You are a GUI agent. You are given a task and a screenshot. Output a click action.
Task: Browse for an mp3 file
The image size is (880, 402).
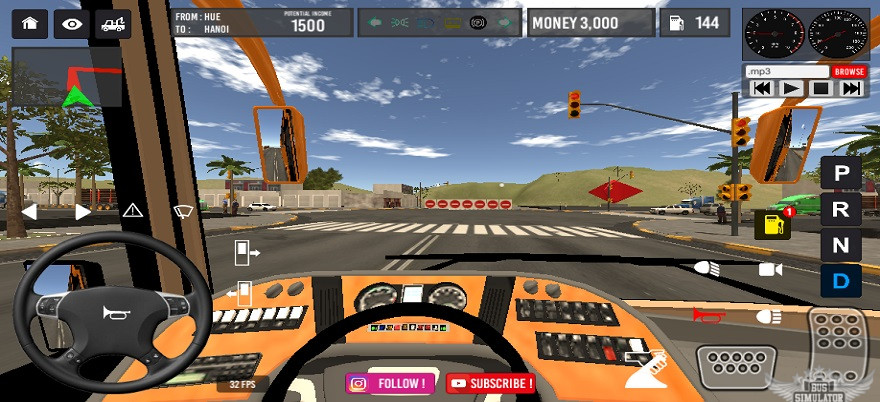pos(848,72)
